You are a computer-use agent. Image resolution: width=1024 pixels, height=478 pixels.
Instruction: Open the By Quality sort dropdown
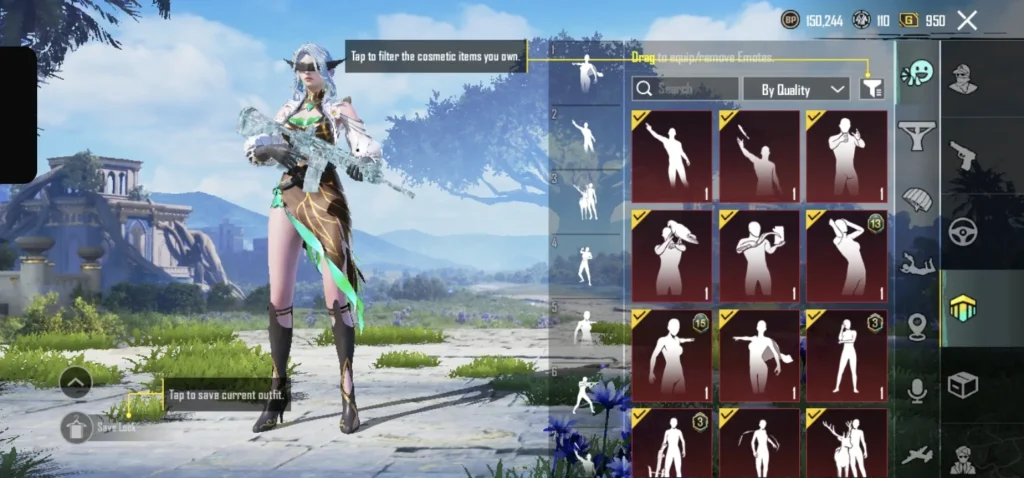pyautogui.click(x=796, y=89)
